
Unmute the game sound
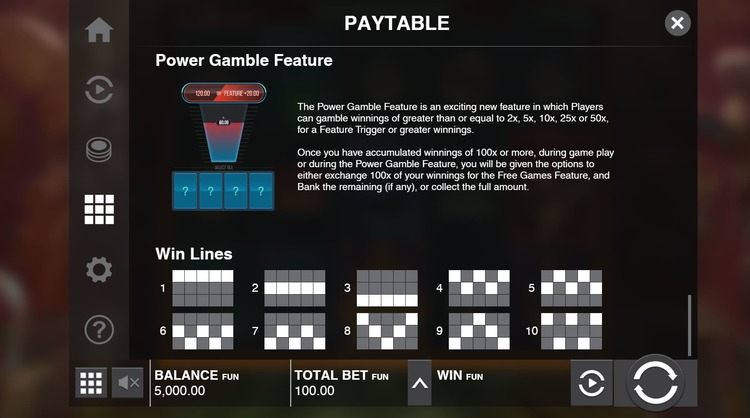pos(128,382)
